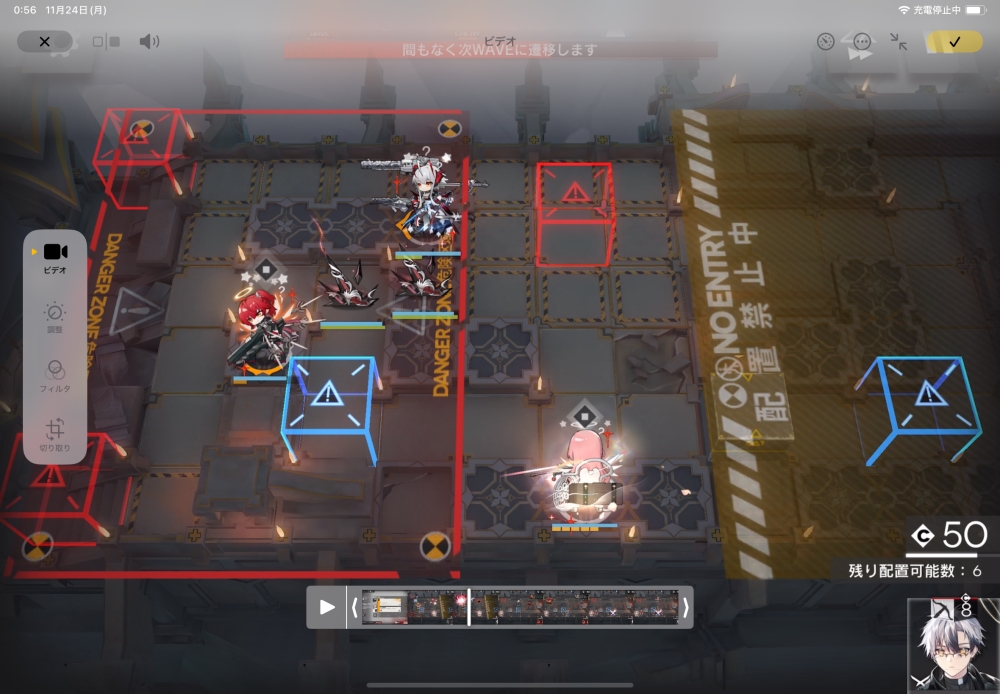This screenshot has width=1000, height=694.
Task: Open the 調整 adjustment tools
Action: (x=55, y=318)
